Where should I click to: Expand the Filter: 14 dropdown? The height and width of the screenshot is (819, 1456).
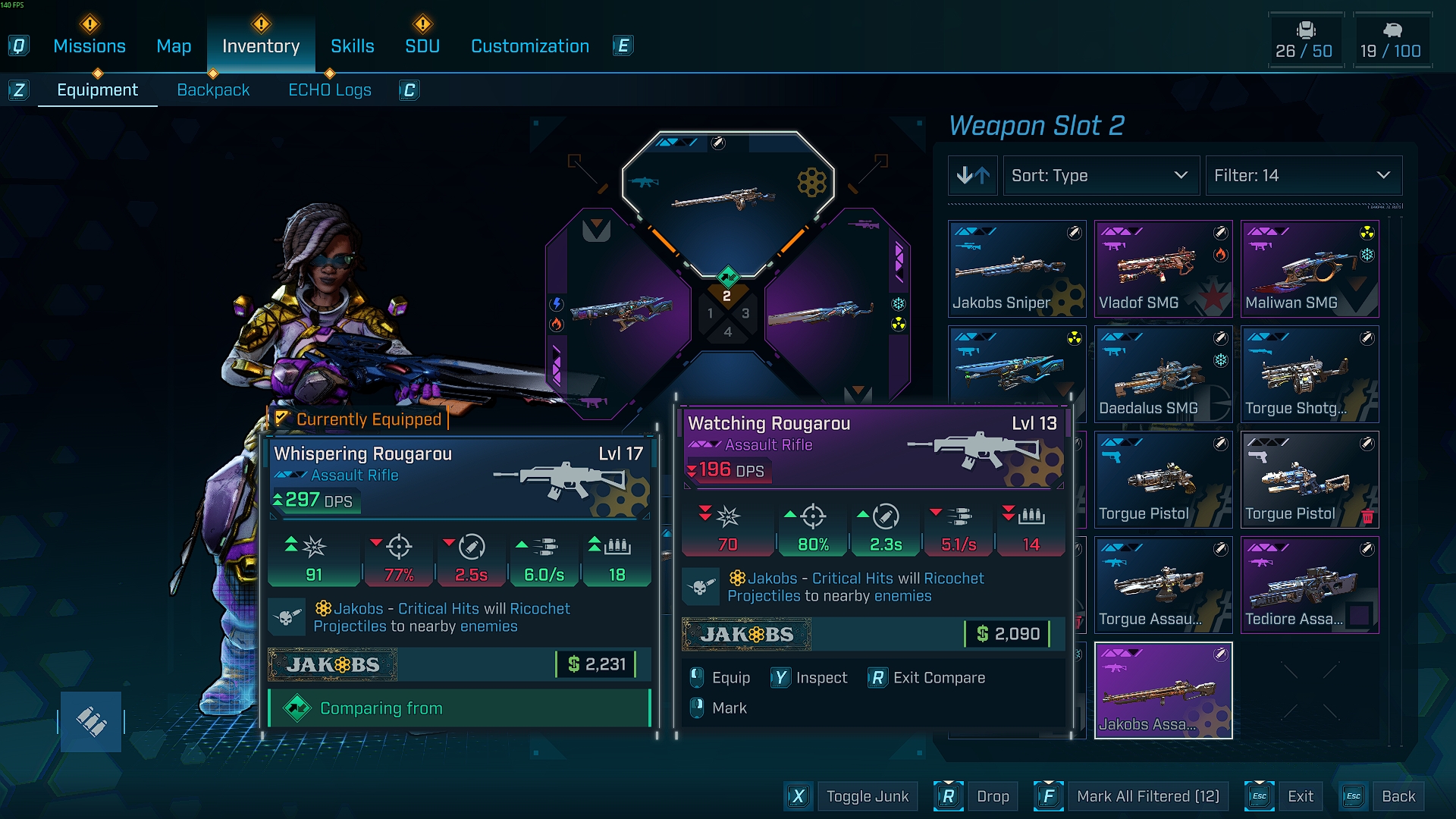pyautogui.click(x=1303, y=176)
